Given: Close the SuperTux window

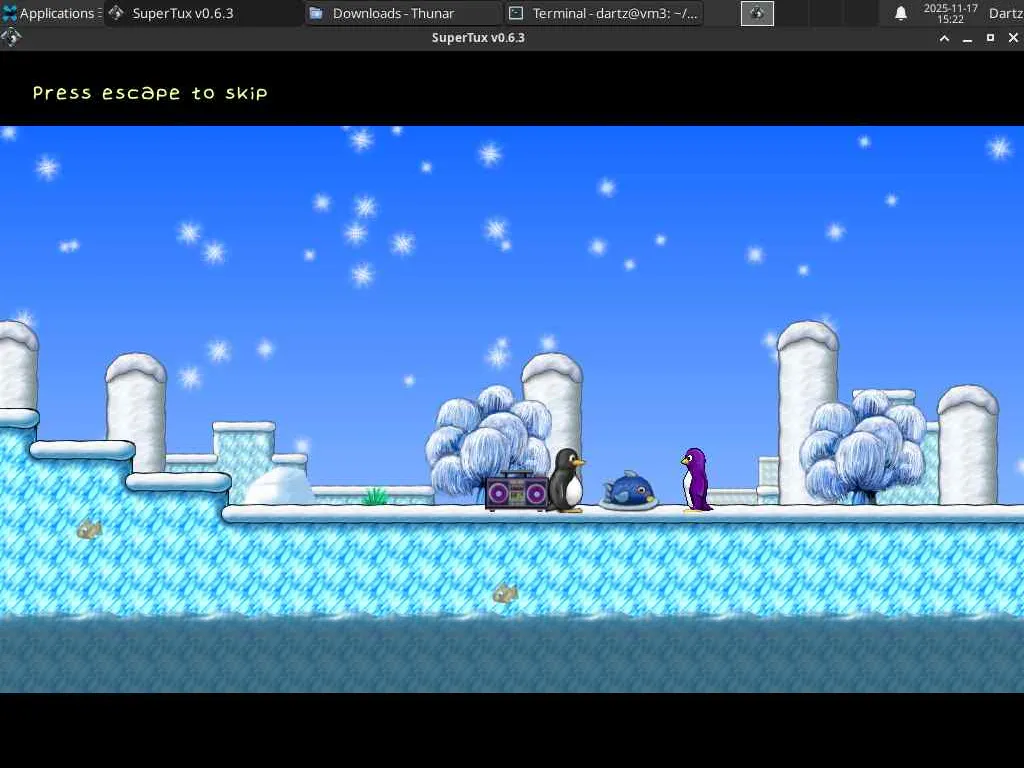Looking at the screenshot, I should (x=1013, y=38).
